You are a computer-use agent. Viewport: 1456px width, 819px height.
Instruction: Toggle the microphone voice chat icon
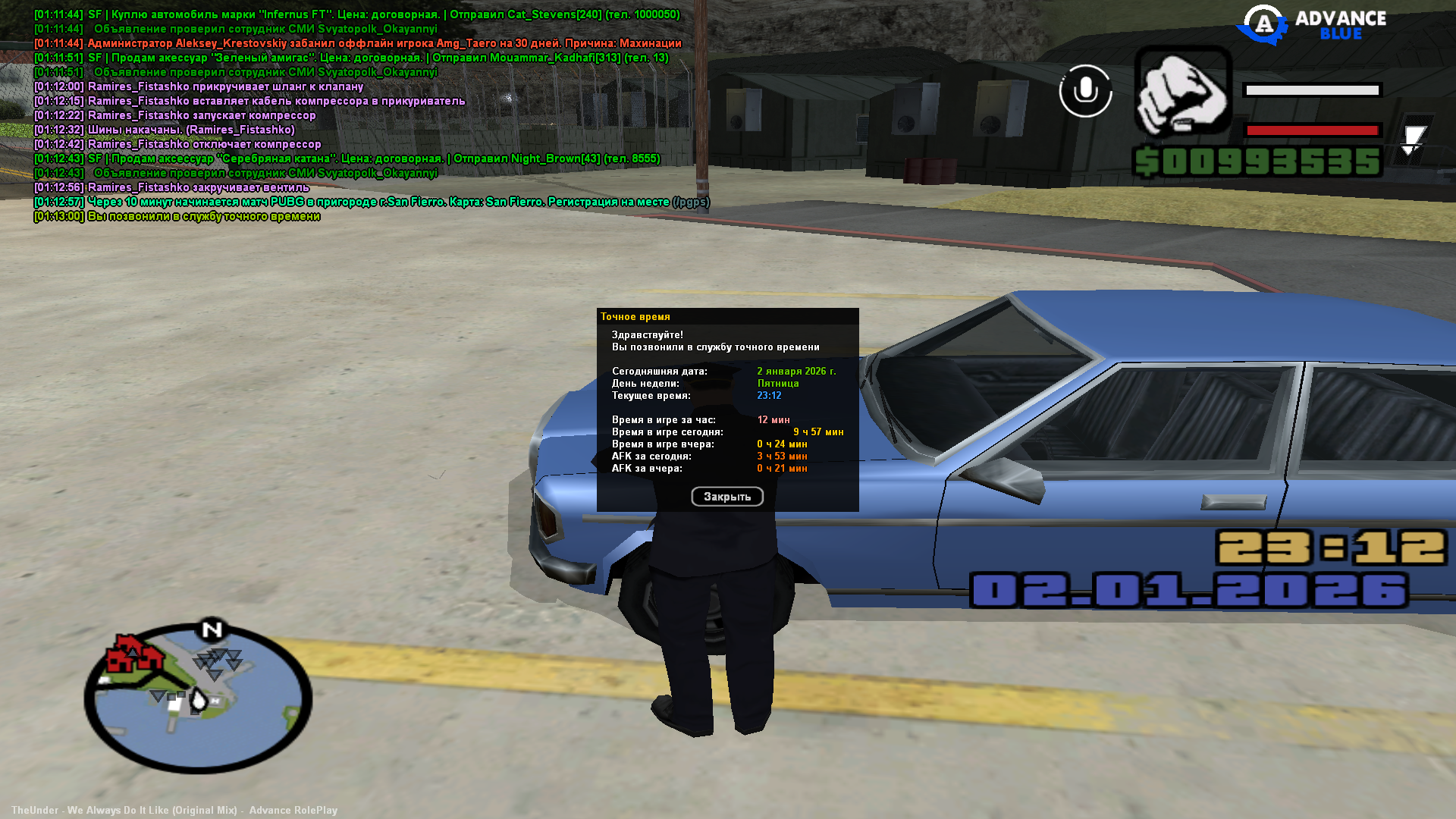pyautogui.click(x=1085, y=91)
